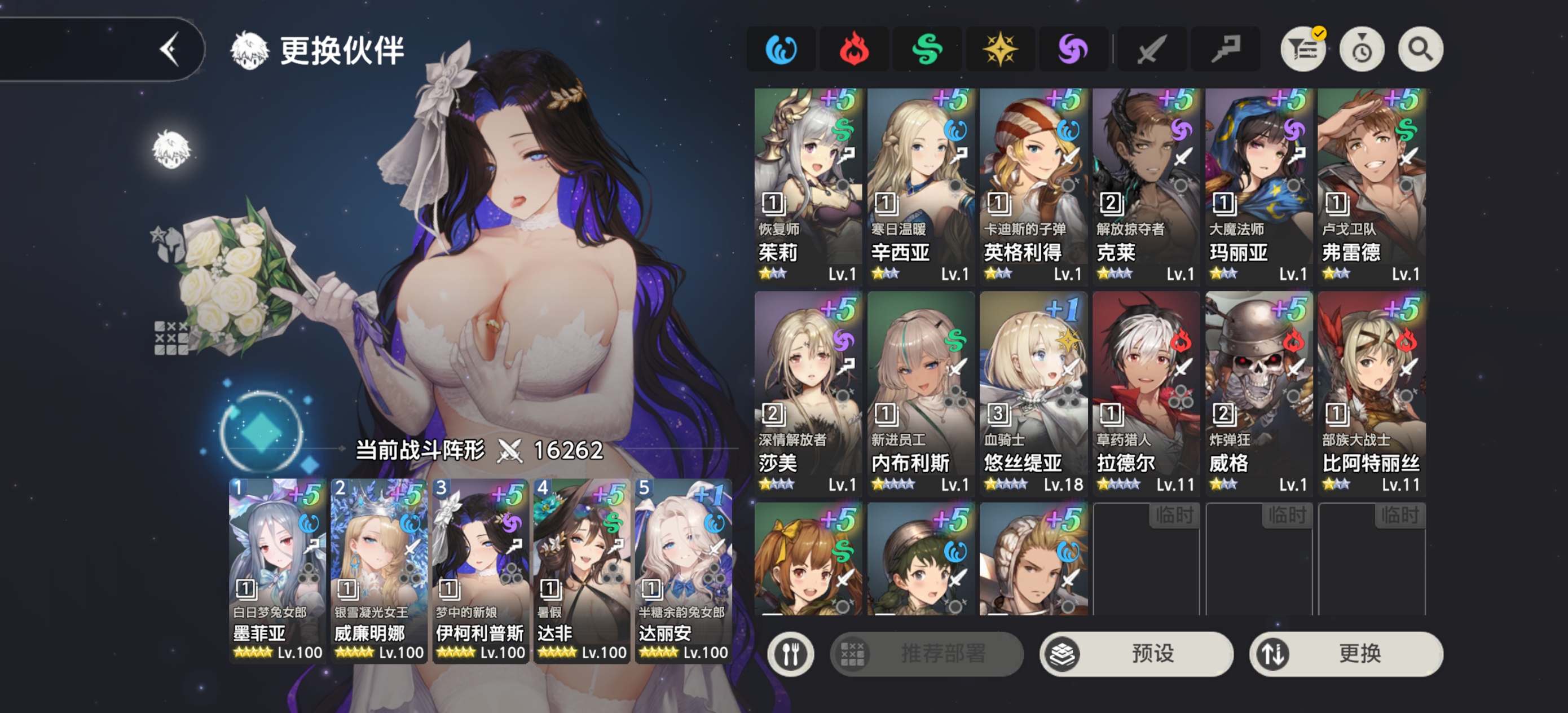Select the 威格 skull-faced character card
The height and width of the screenshot is (713, 1568).
click(1258, 393)
